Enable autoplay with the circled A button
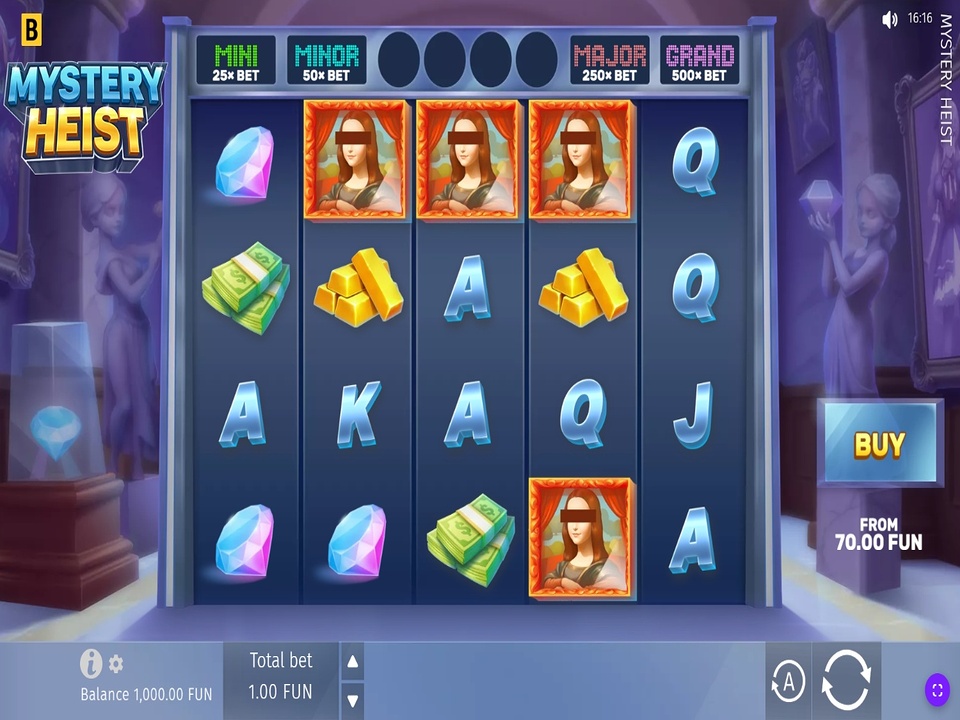Screen dimensions: 960x720 [789, 682]
